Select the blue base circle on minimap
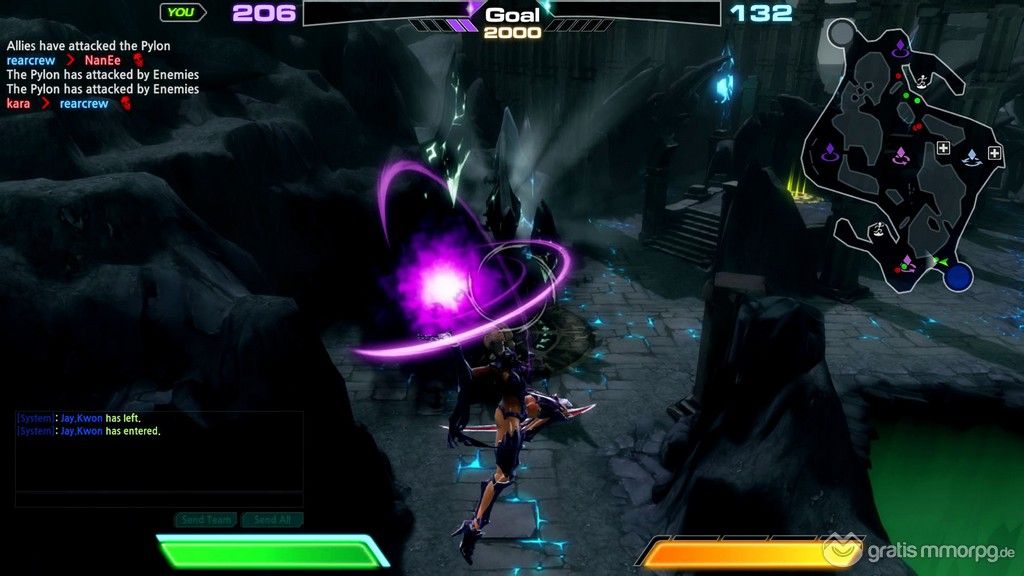The image size is (1024, 576). coord(959,276)
